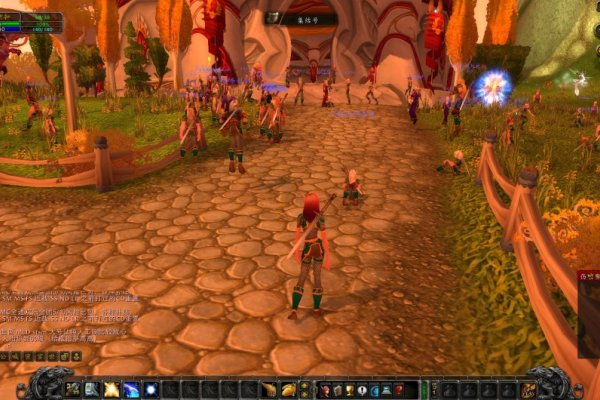Select the player unit frame

coord(32,22)
